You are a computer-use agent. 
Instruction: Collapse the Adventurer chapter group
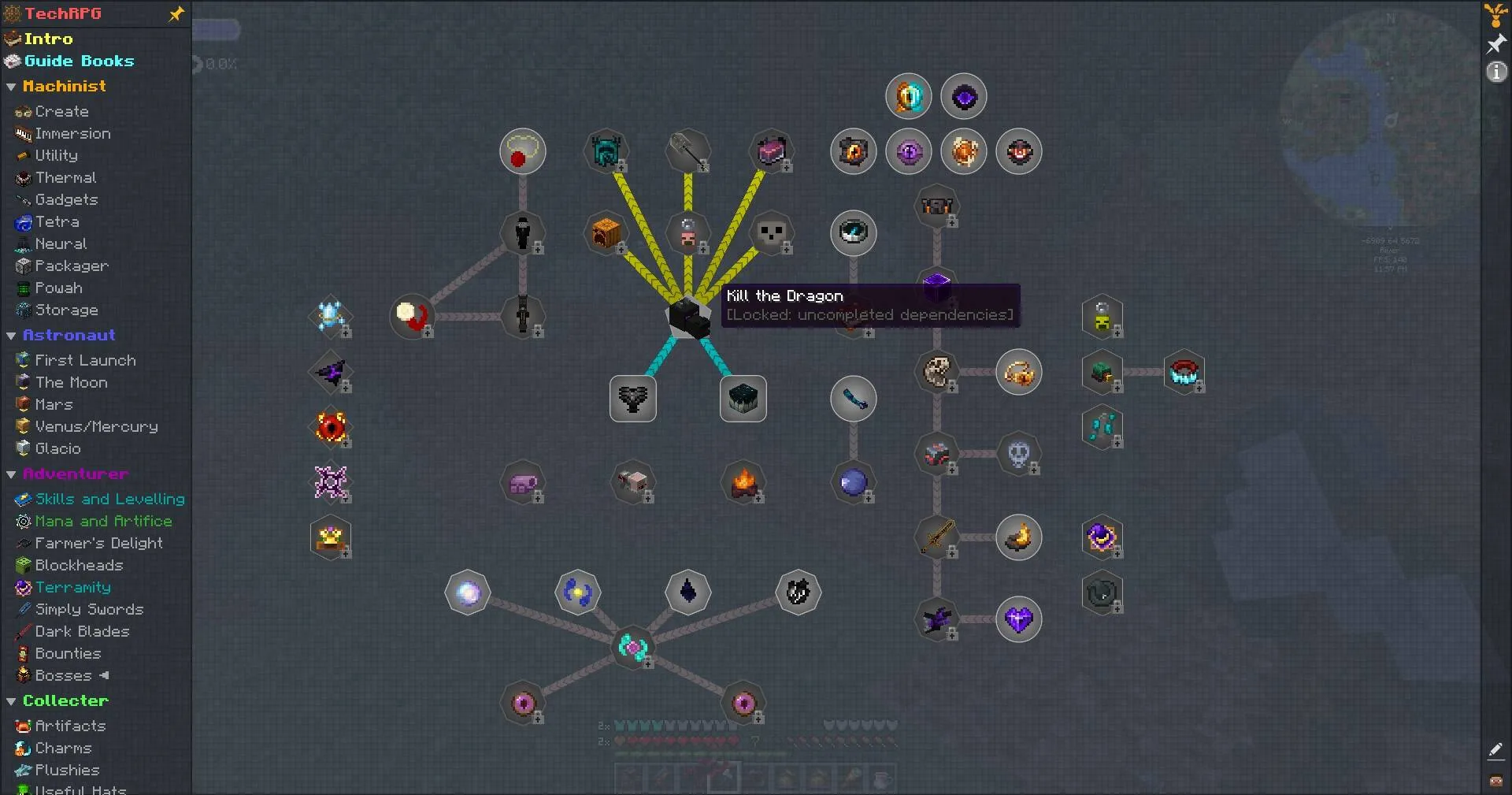coord(11,474)
